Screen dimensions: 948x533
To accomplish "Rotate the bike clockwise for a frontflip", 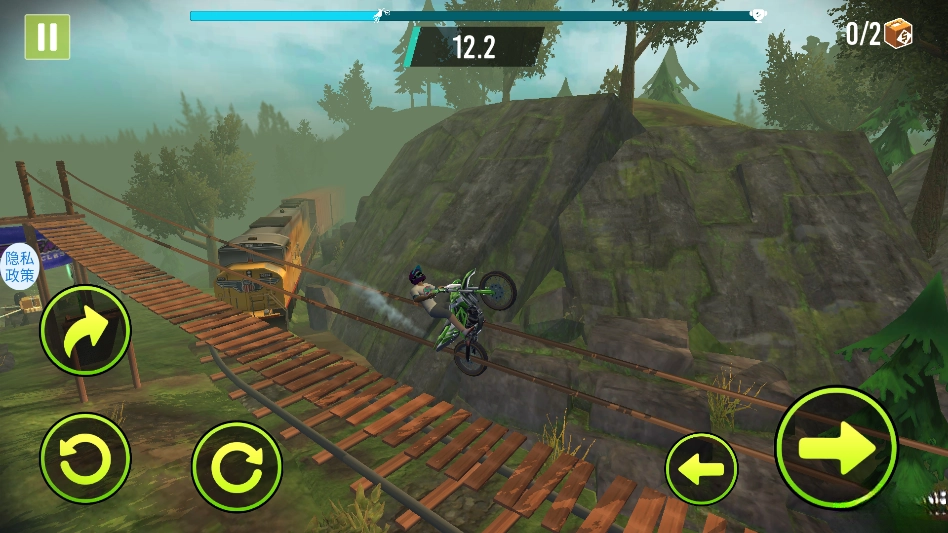I will click(x=237, y=466).
